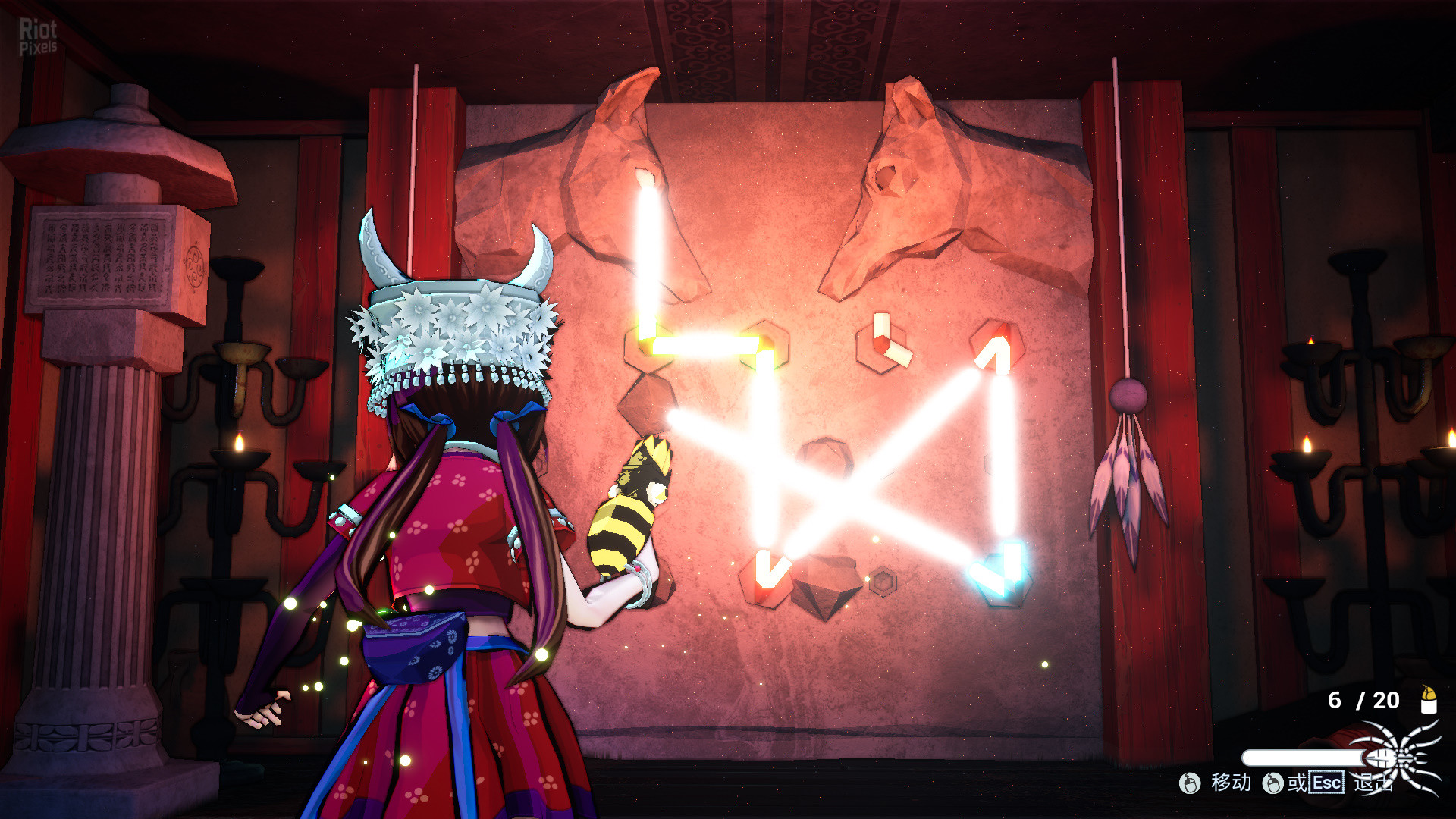Click the small empty hexagon socket

883,582
